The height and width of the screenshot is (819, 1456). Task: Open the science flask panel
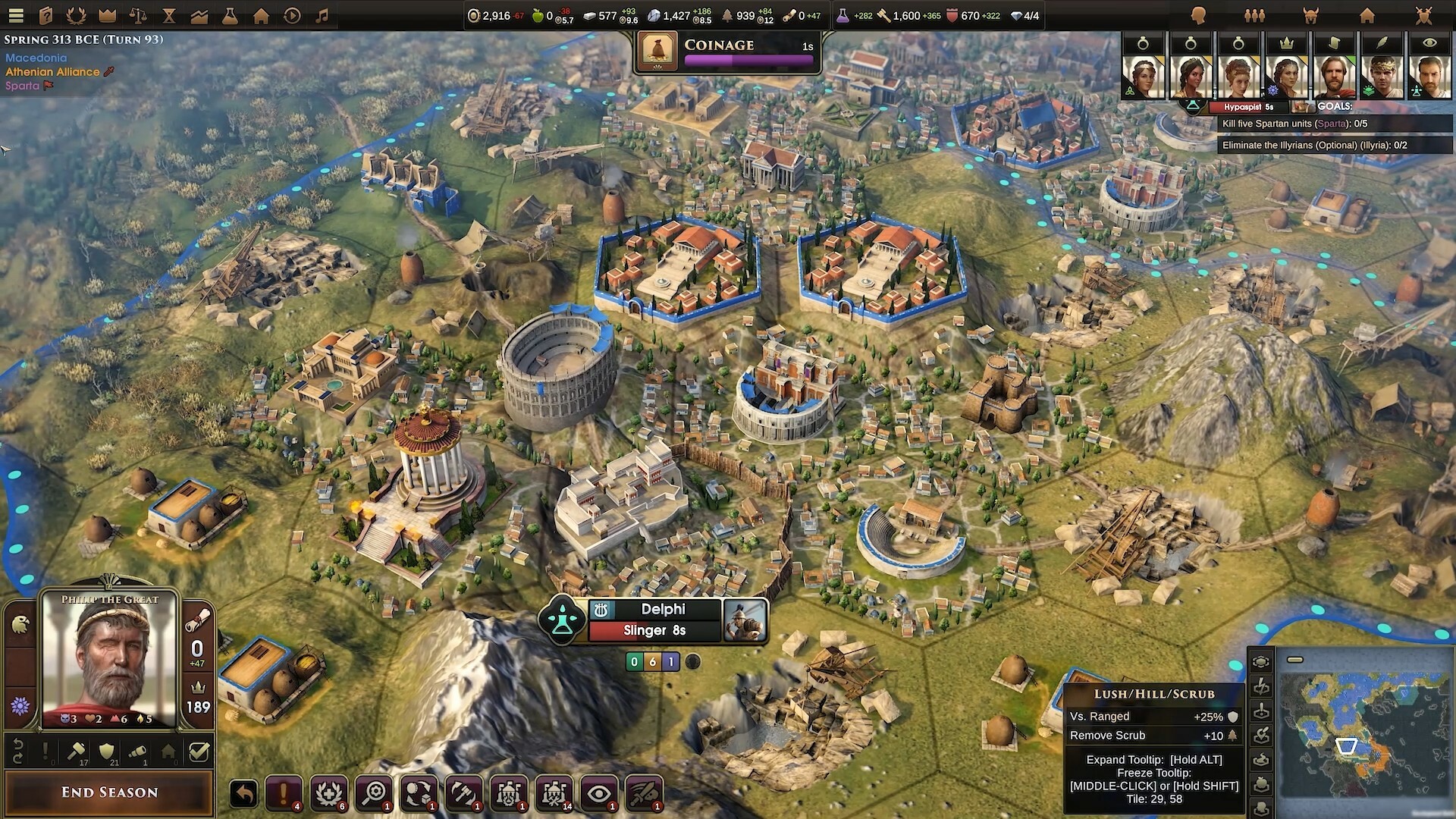point(230,14)
